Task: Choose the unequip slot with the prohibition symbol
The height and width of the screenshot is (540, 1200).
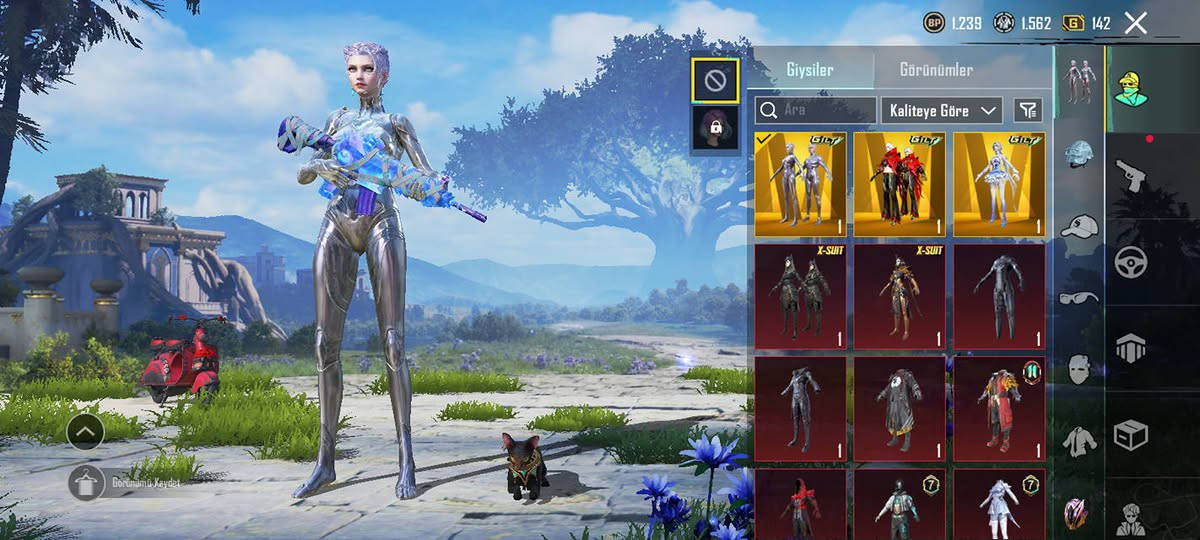Action: pos(715,81)
